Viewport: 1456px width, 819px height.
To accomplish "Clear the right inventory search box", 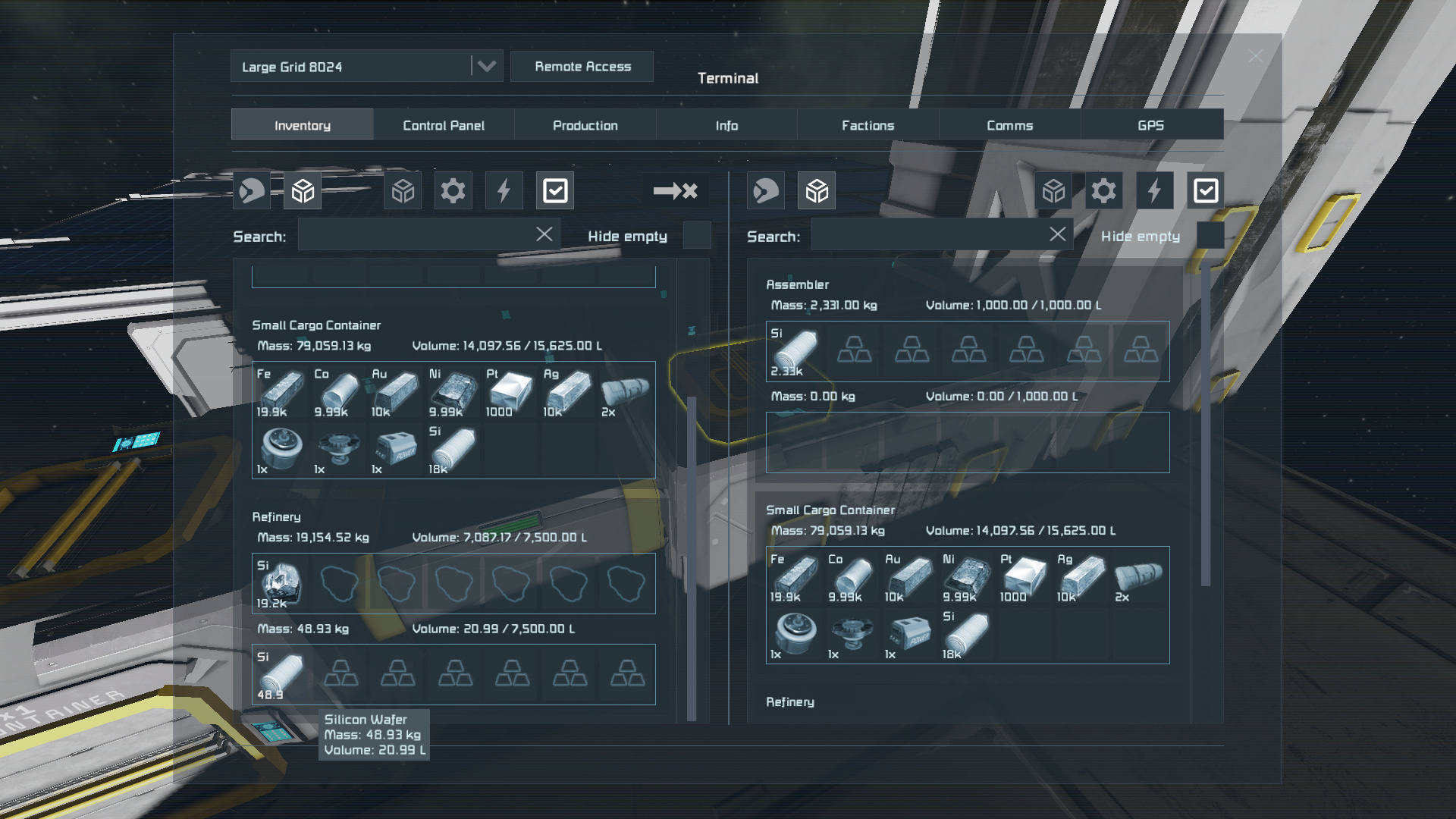I will [1058, 234].
